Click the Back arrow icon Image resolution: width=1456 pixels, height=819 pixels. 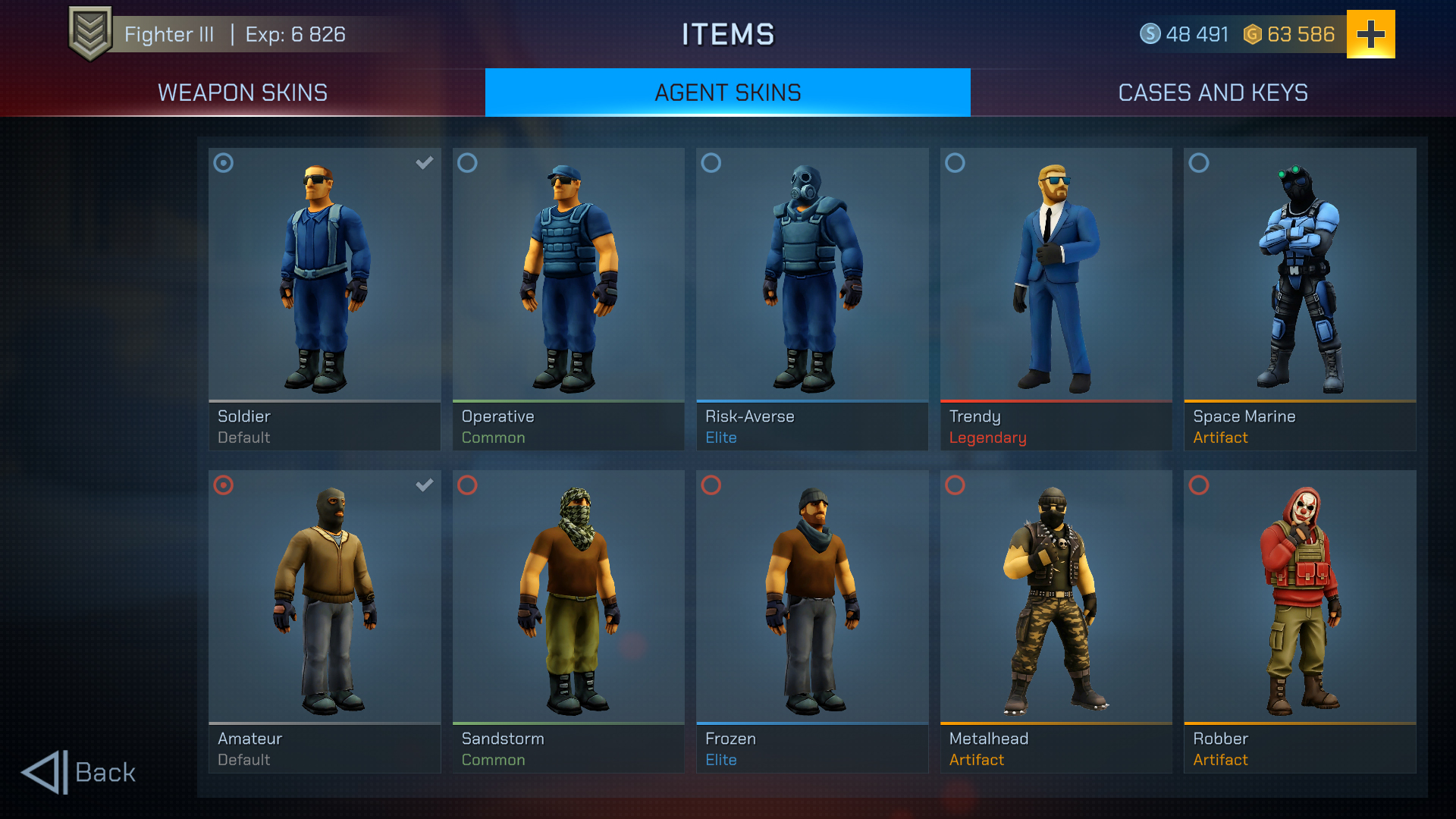click(43, 771)
